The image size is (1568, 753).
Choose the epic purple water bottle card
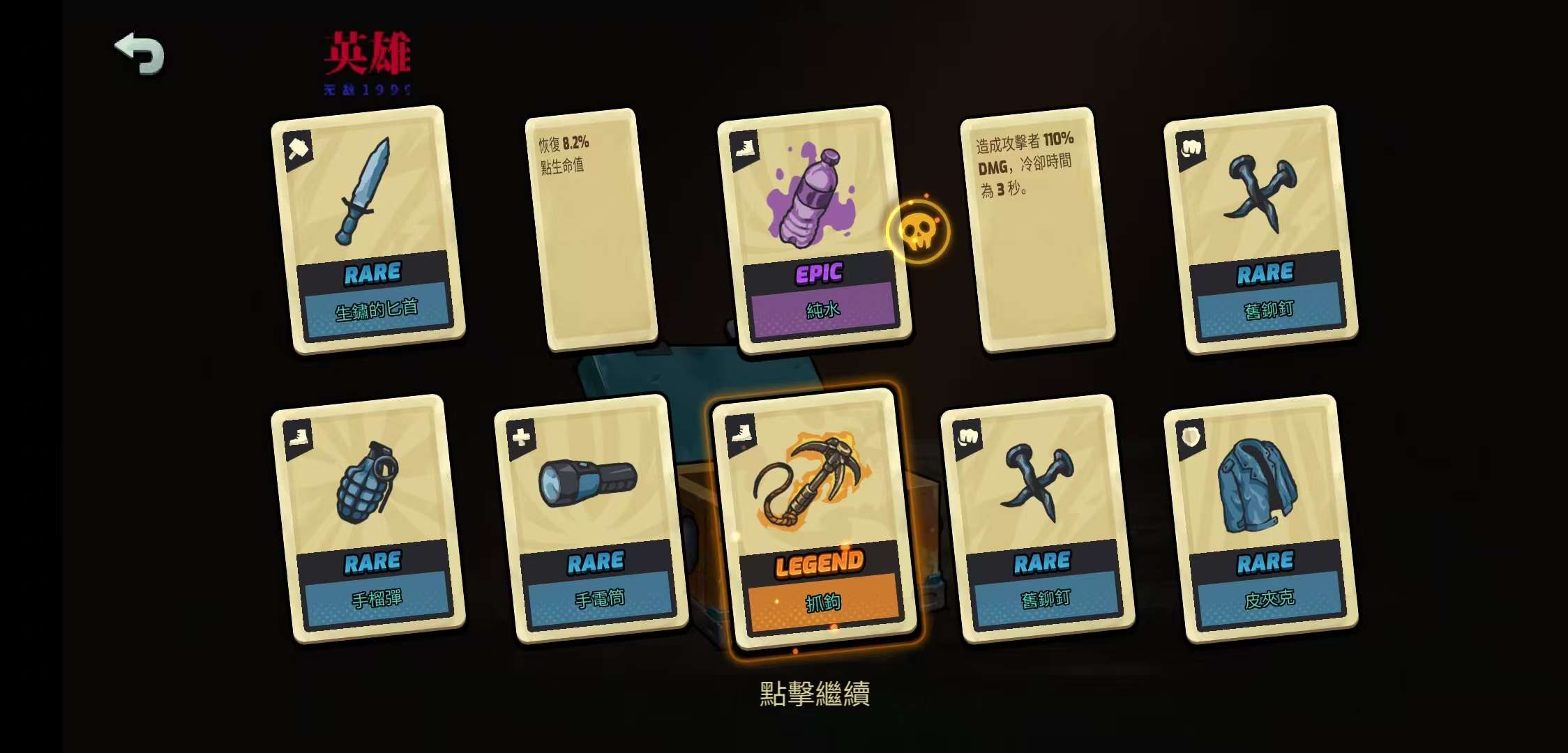point(815,230)
